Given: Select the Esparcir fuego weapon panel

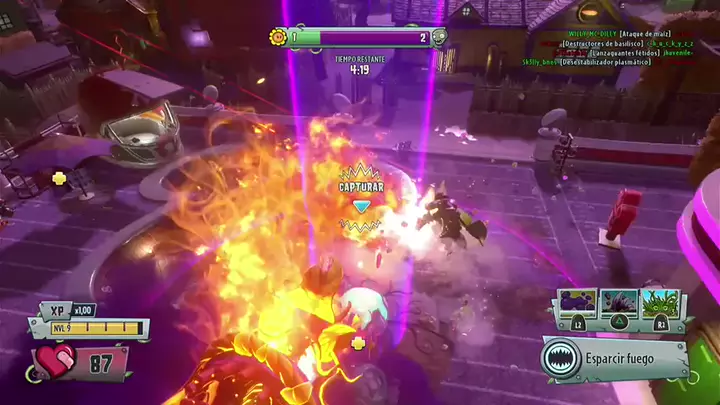Looking at the screenshot, I should 615,359.
